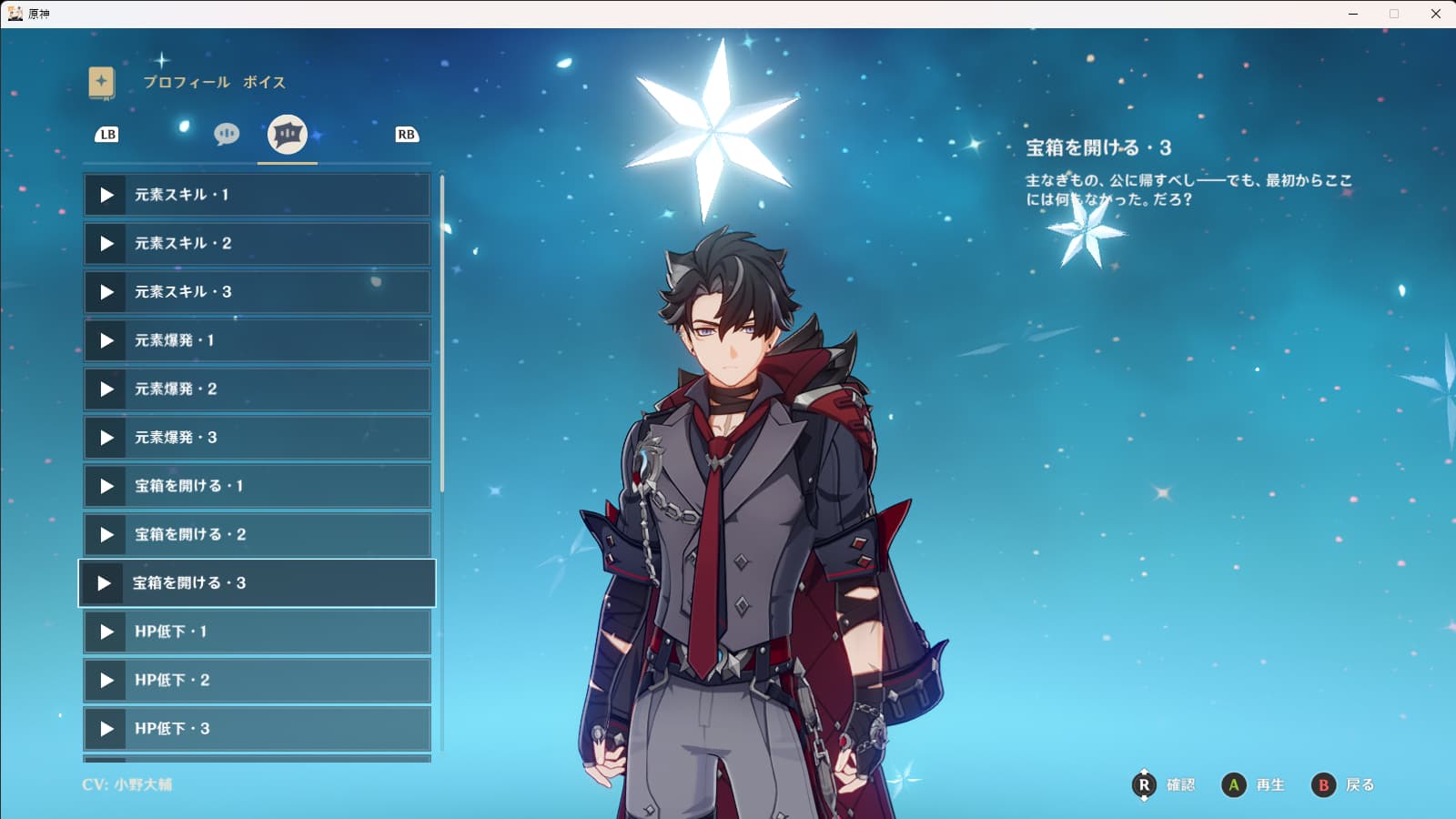
Task: Close the 原神 game window
Action: 1436,14
